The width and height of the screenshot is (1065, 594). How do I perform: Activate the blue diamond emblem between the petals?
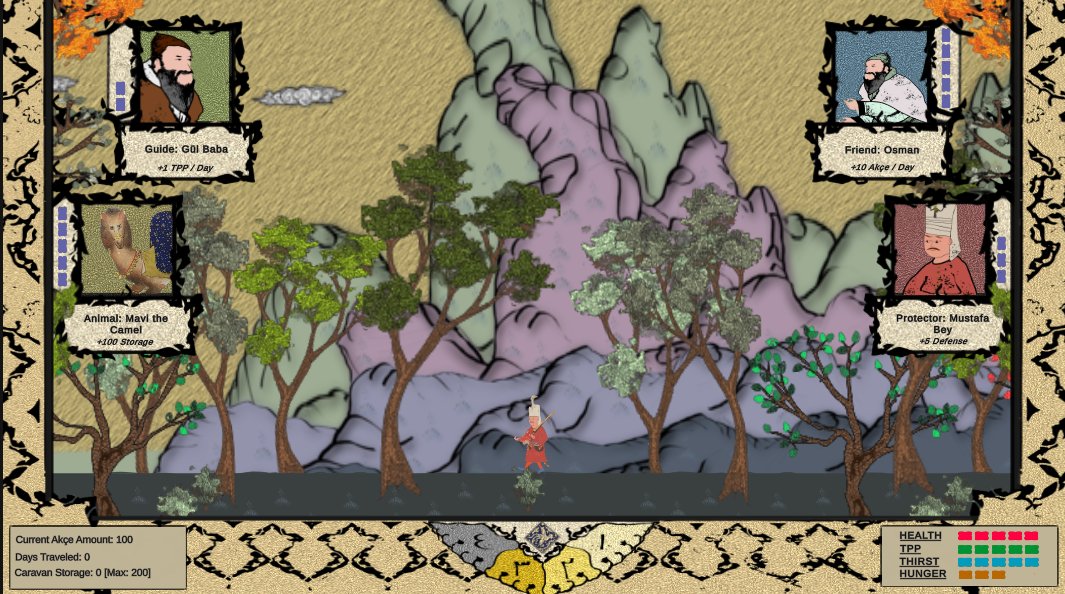coord(540,538)
